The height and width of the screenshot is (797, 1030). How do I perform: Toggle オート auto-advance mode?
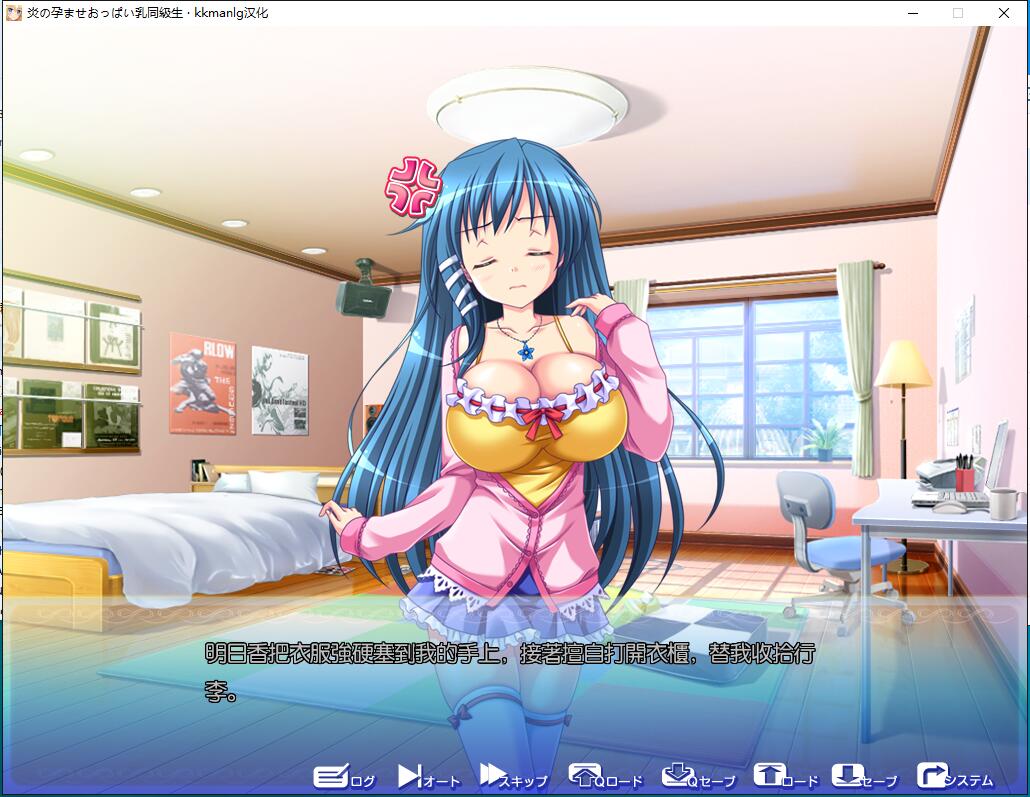pyautogui.click(x=428, y=777)
